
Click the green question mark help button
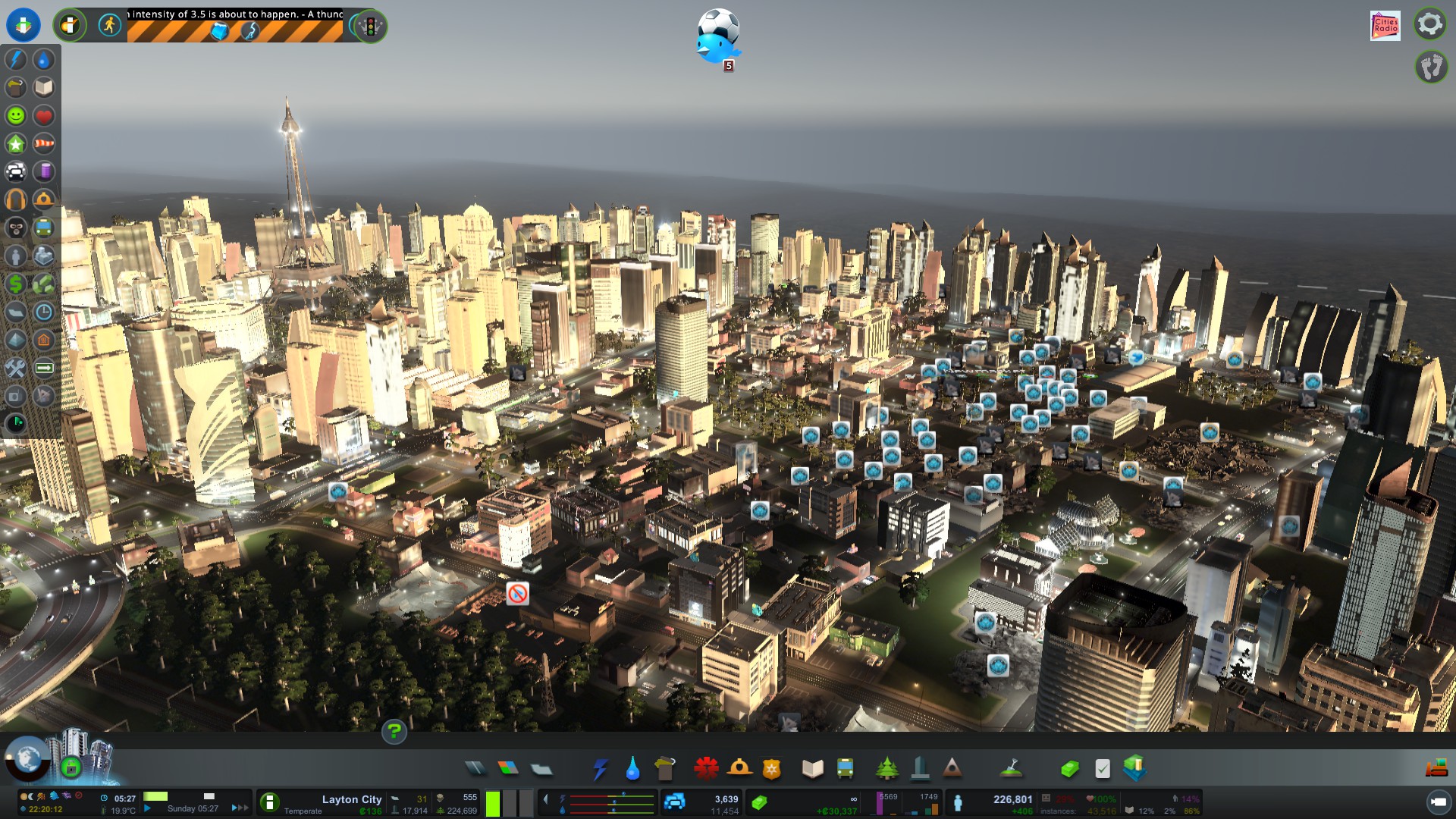[394, 732]
